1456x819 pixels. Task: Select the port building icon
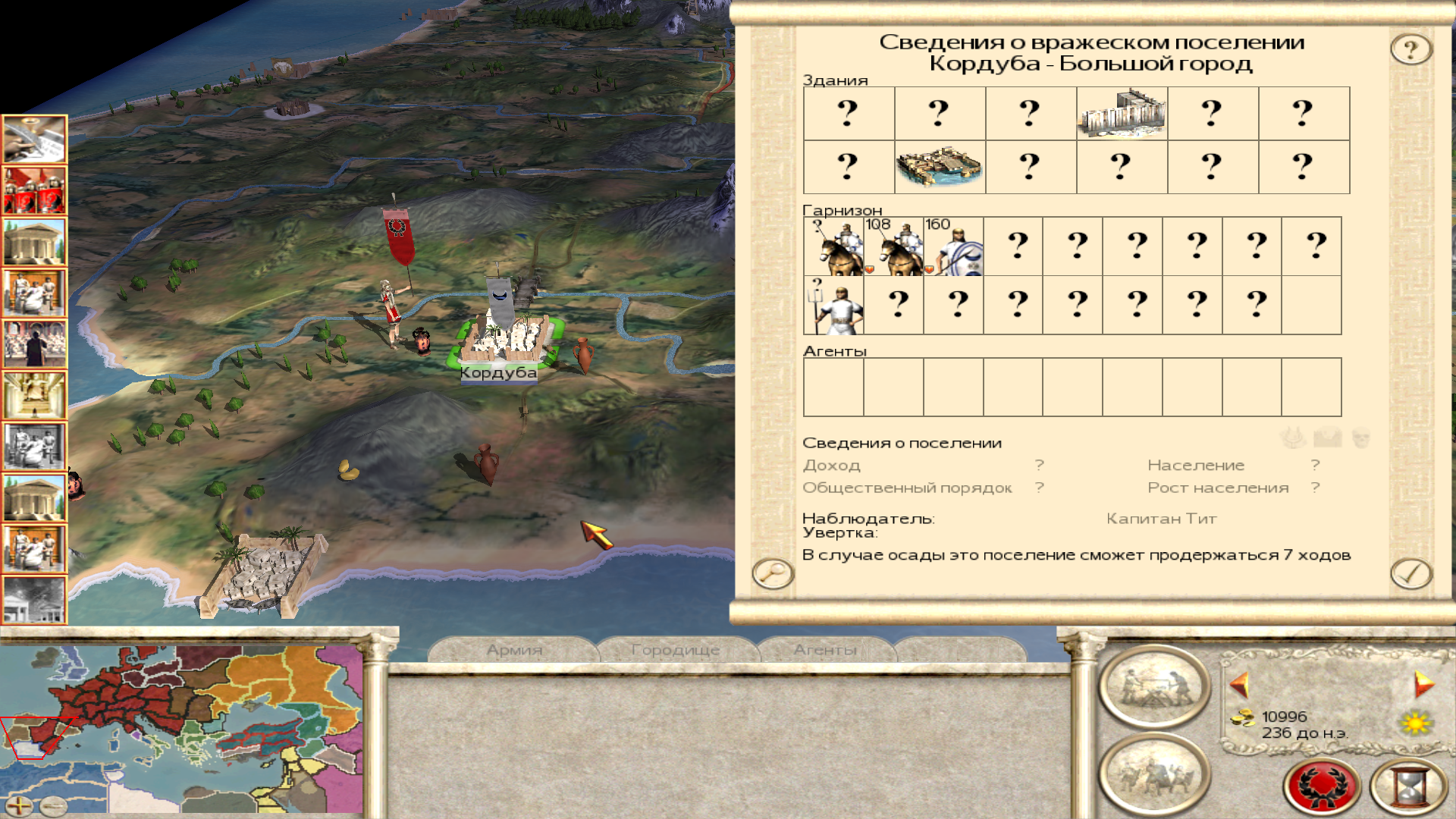pyautogui.click(x=940, y=167)
